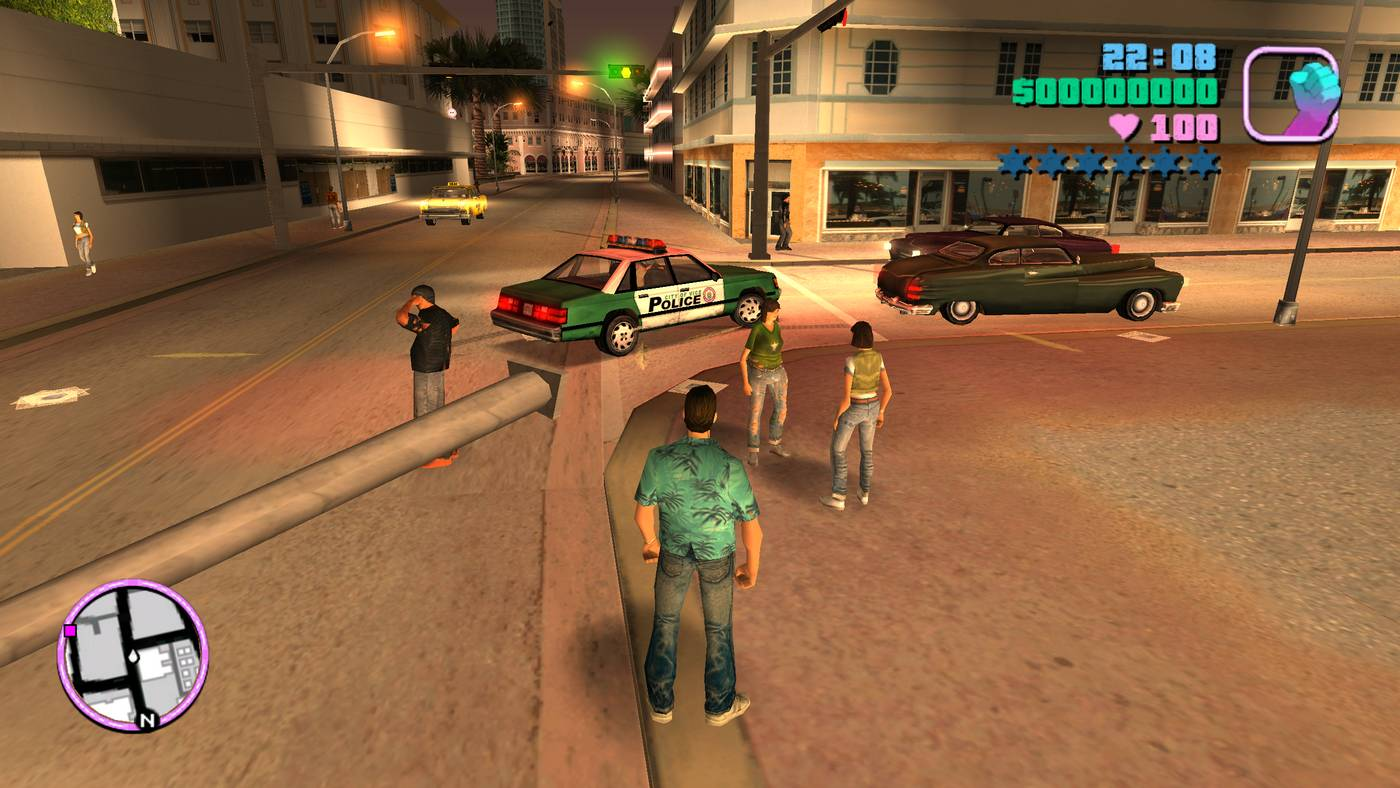Click the $00000000 money counter
The height and width of the screenshot is (788, 1400).
tap(1119, 89)
